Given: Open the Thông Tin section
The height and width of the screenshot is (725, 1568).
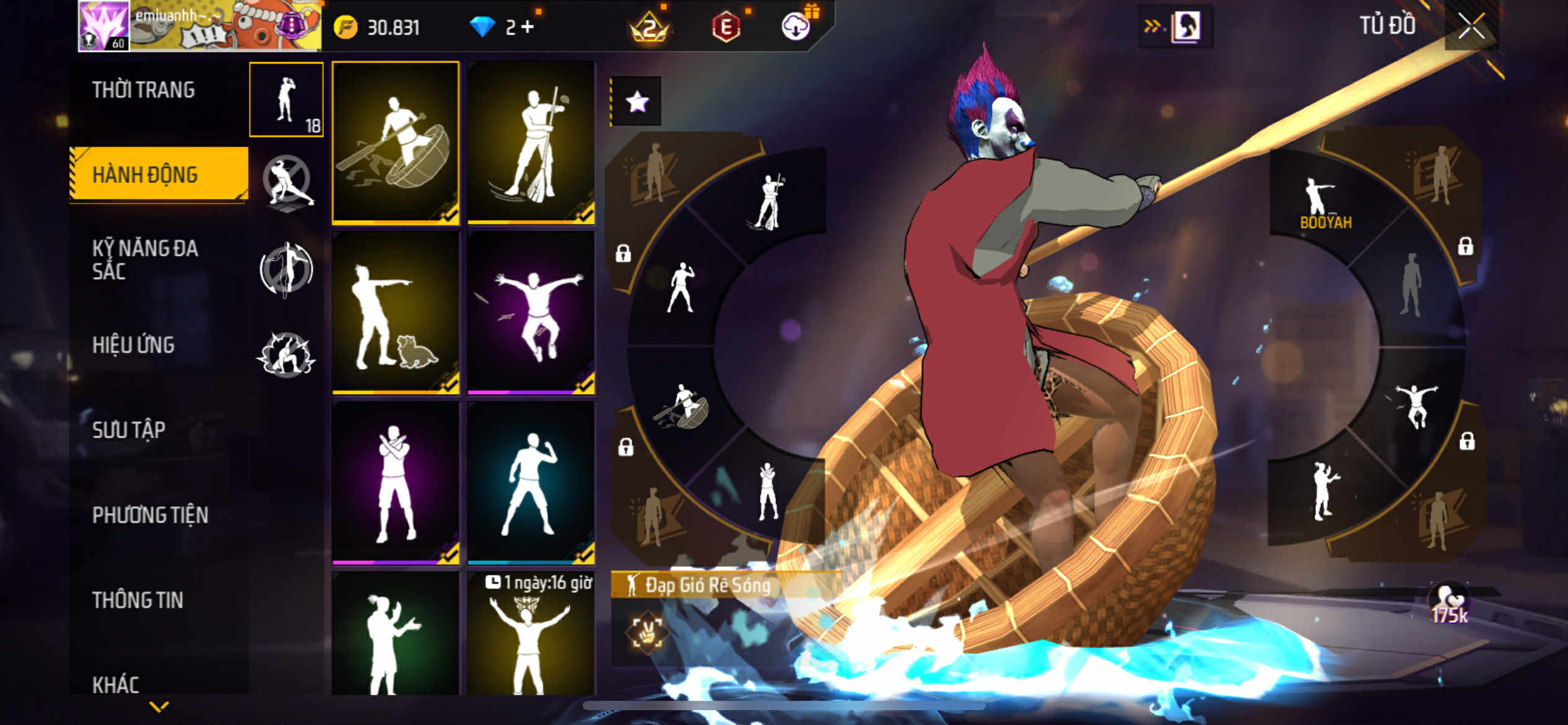Looking at the screenshot, I should (x=137, y=600).
